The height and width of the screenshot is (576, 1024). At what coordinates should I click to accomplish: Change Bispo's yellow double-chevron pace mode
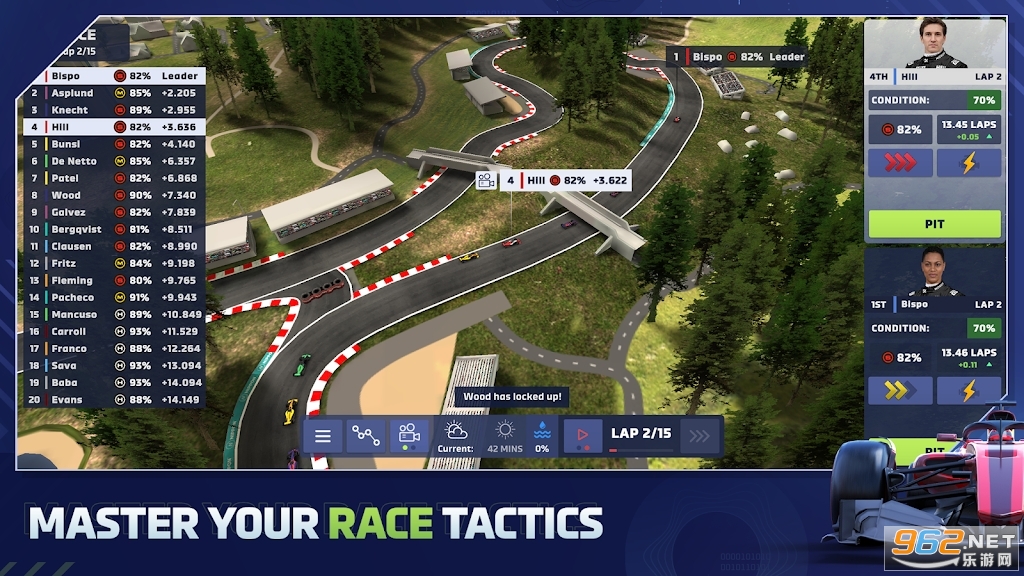(900, 390)
